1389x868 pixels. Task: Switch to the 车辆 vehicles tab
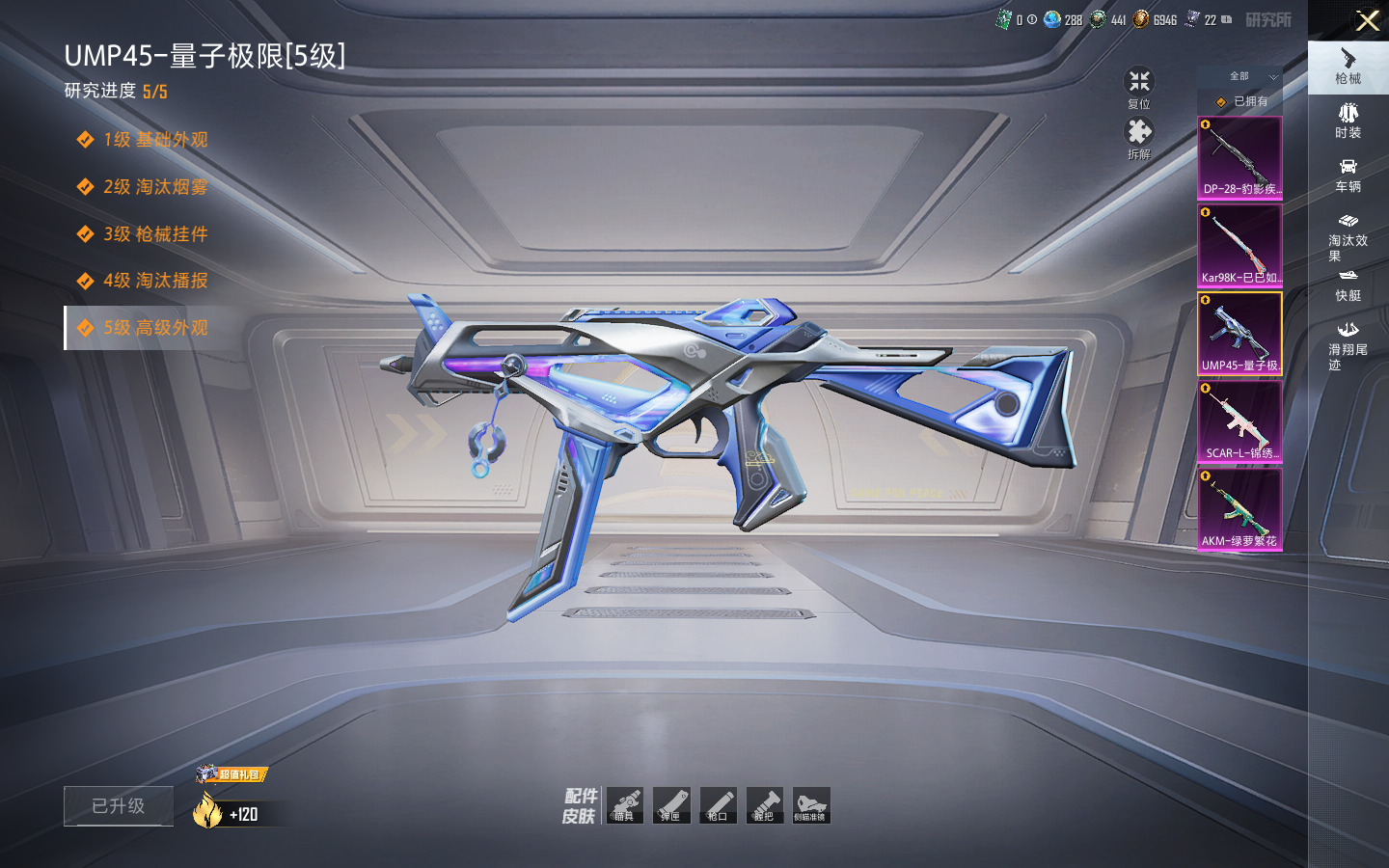pyautogui.click(x=1348, y=175)
